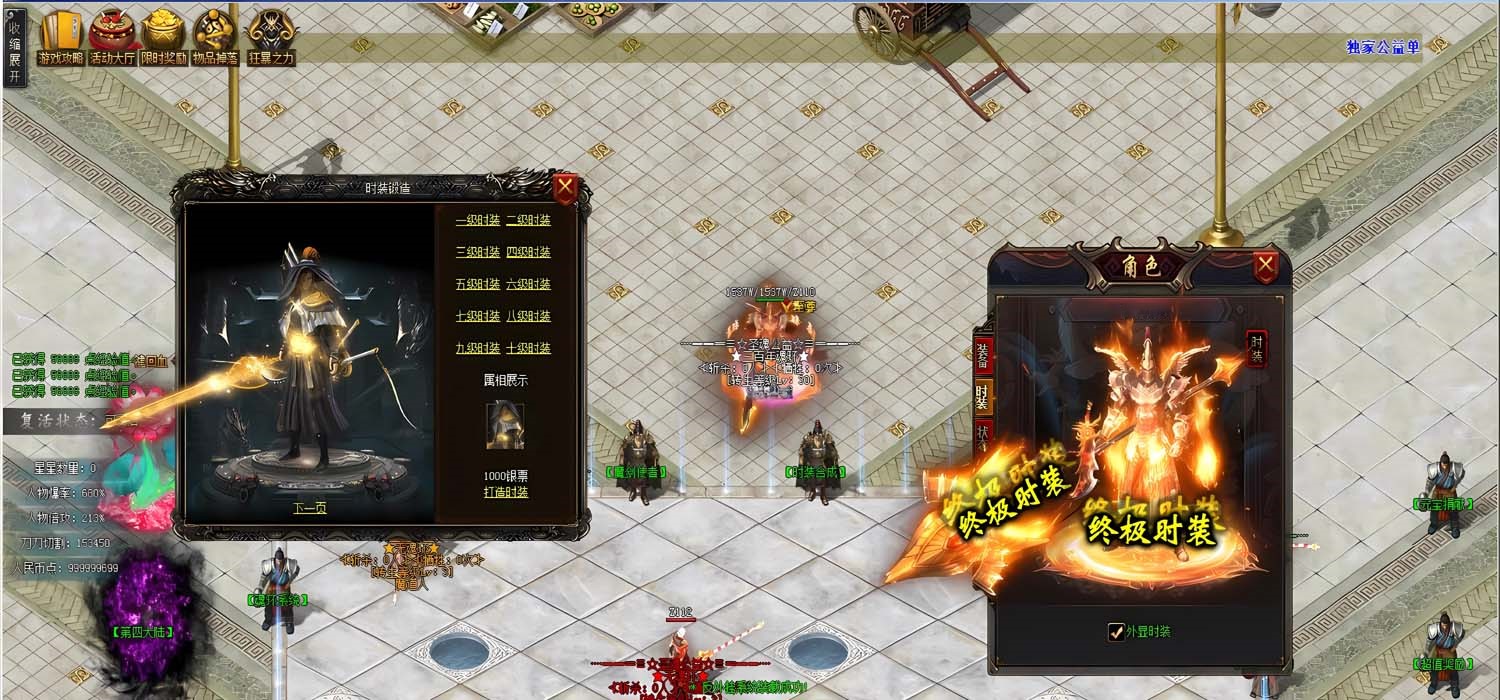Show the 物品掉落 item drops

click(215, 38)
